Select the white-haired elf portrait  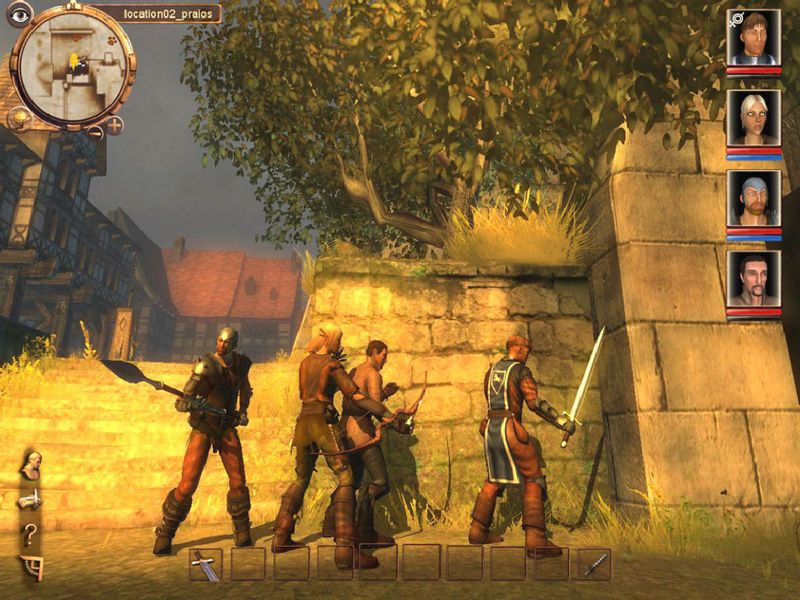tap(753, 118)
